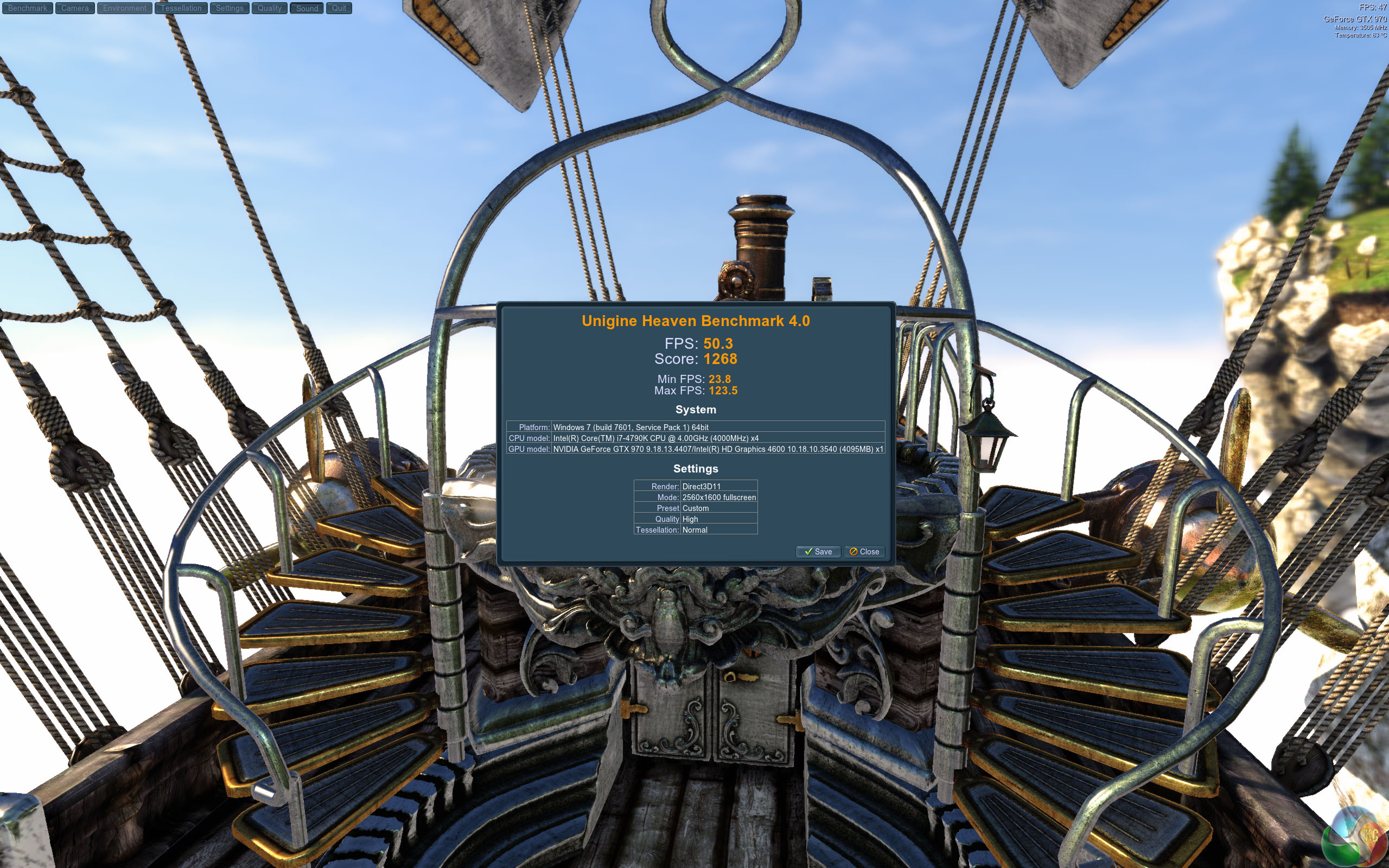Toggle the Sound button

(307, 8)
